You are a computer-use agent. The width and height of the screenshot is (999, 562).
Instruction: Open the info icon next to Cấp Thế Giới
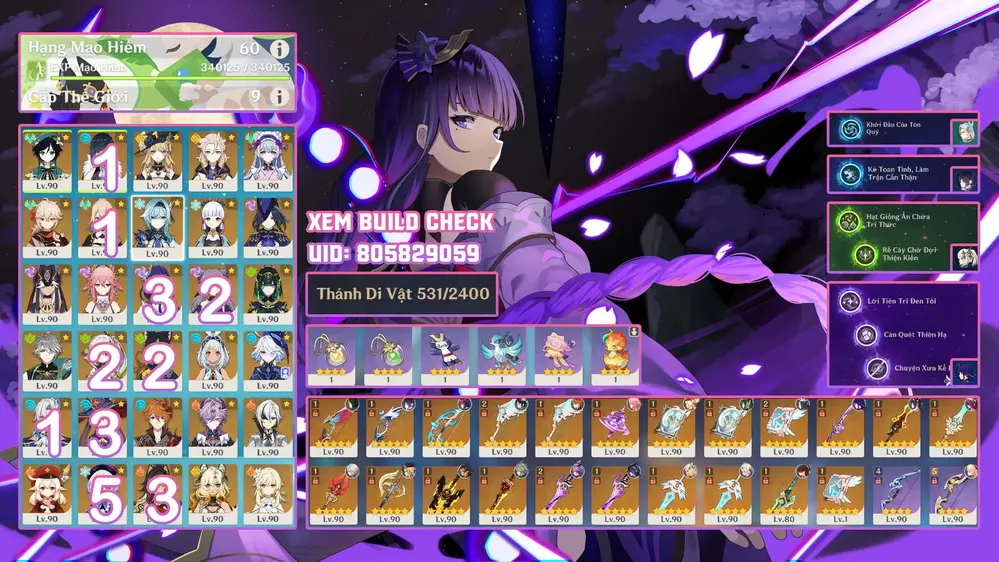[280, 96]
